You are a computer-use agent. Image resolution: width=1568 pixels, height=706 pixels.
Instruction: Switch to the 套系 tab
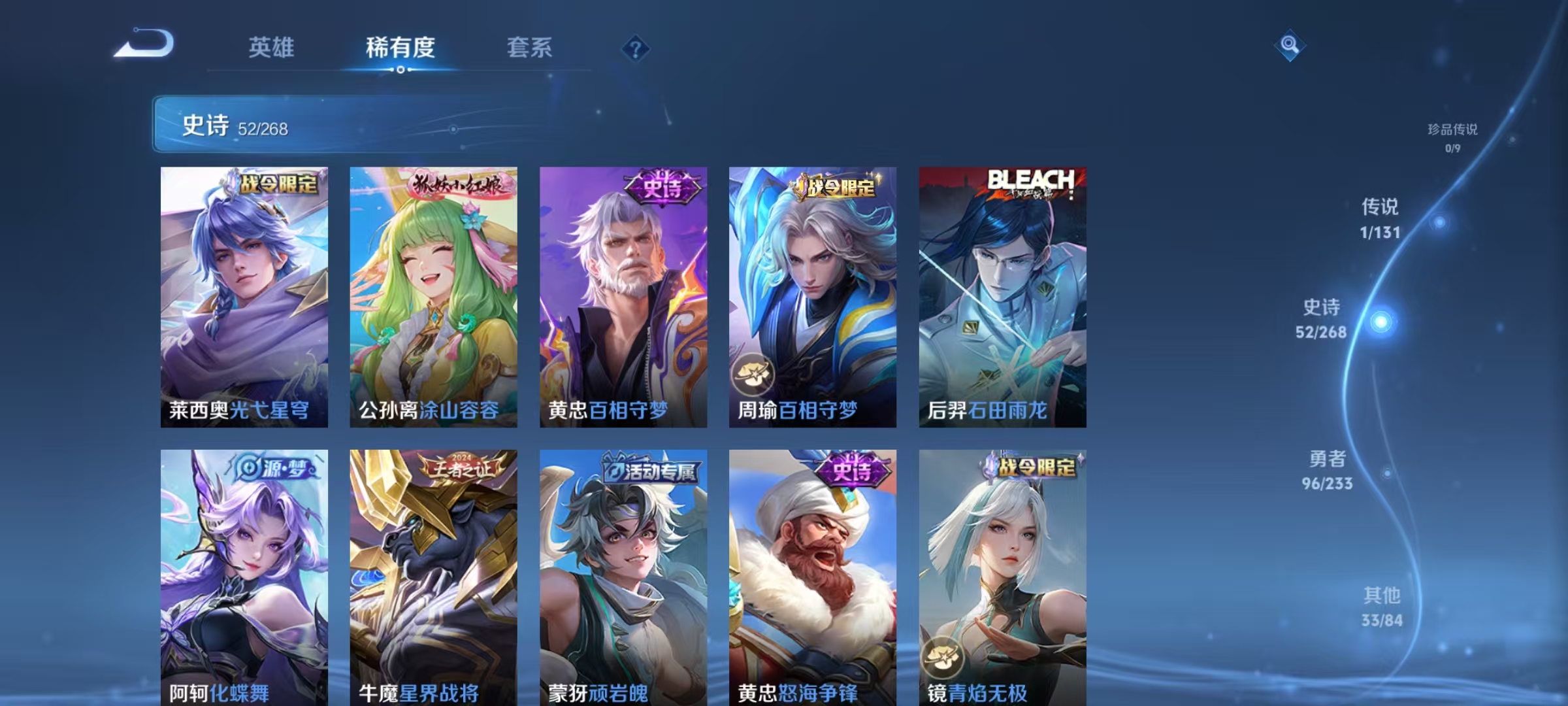[x=529, y=48]
